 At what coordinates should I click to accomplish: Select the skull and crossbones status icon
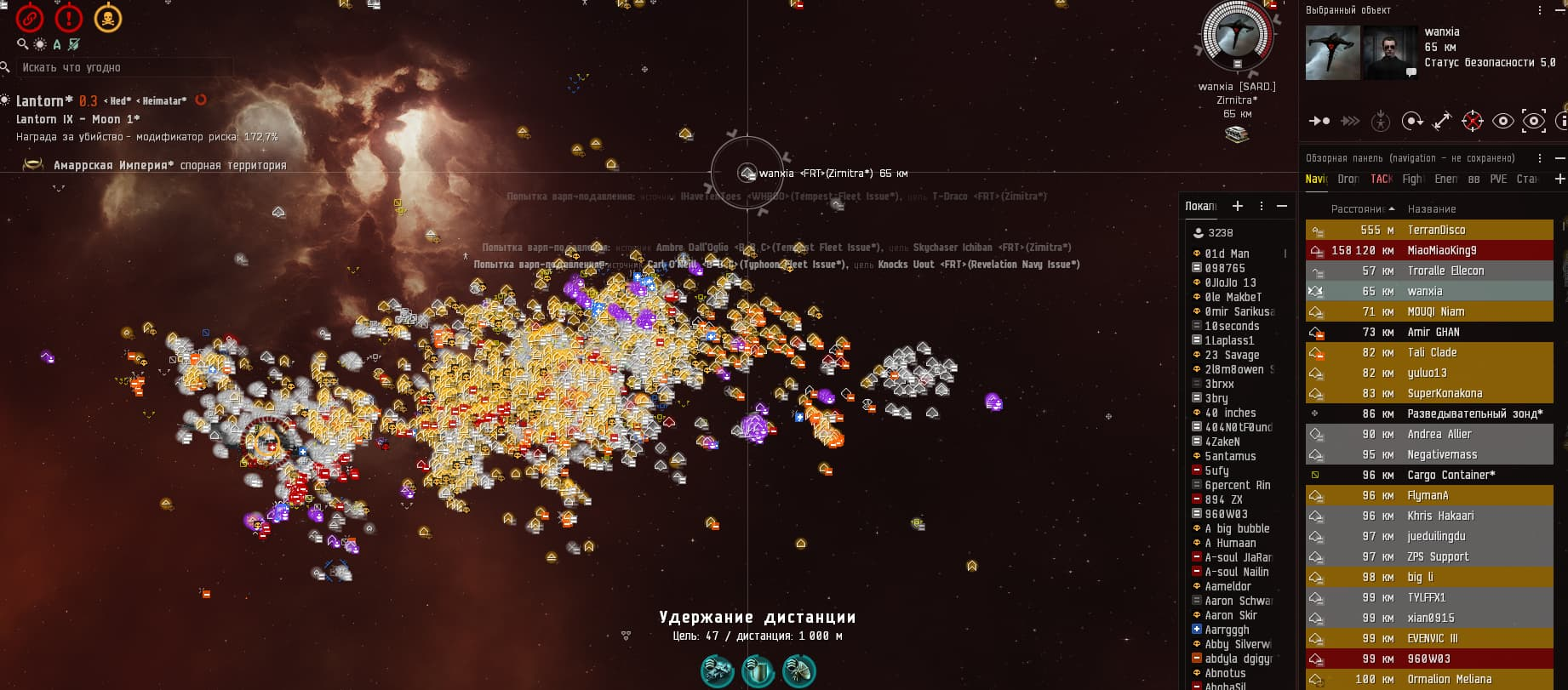(x=108, y=18)
